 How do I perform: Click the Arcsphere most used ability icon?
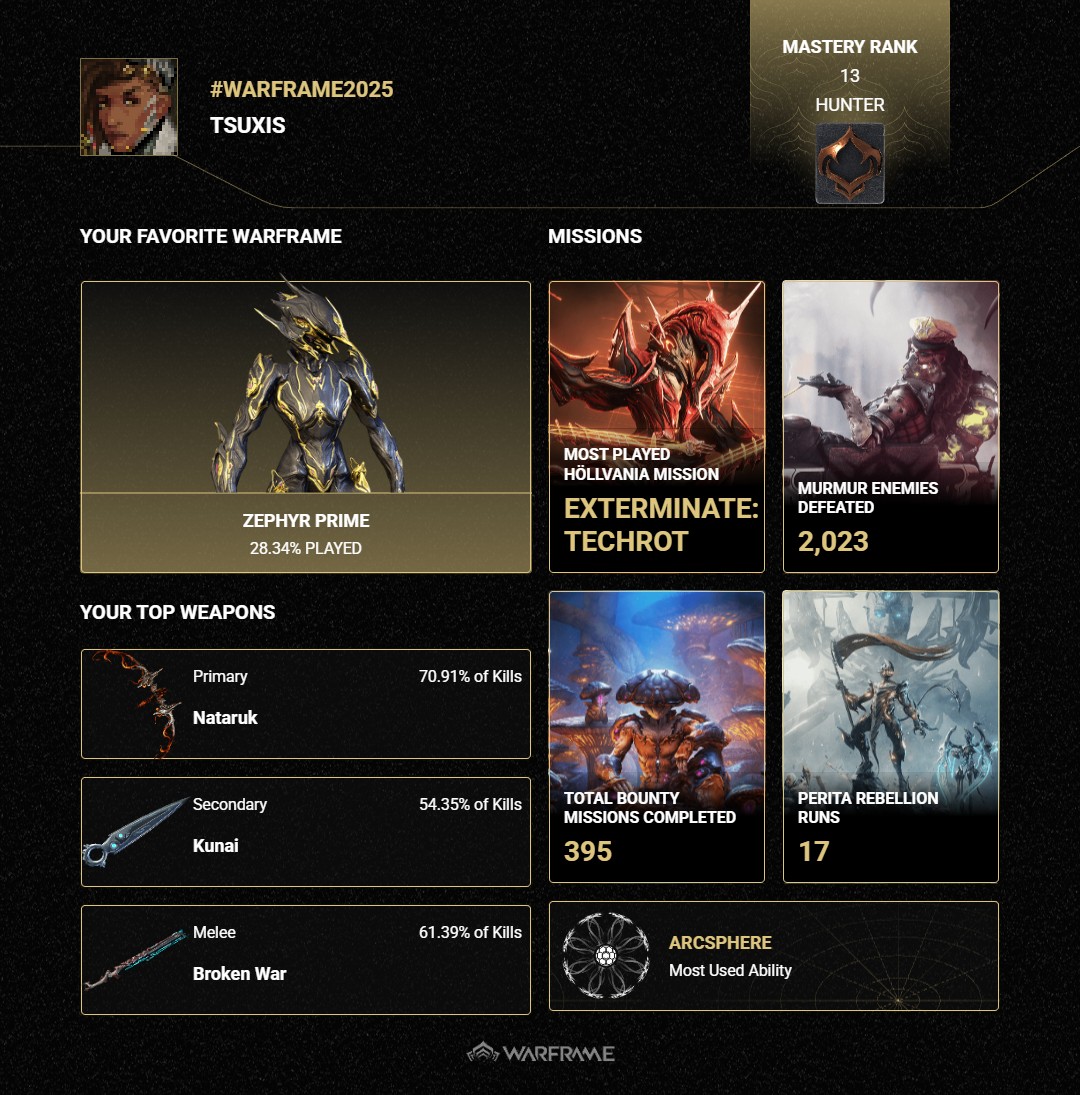(605, 956)
